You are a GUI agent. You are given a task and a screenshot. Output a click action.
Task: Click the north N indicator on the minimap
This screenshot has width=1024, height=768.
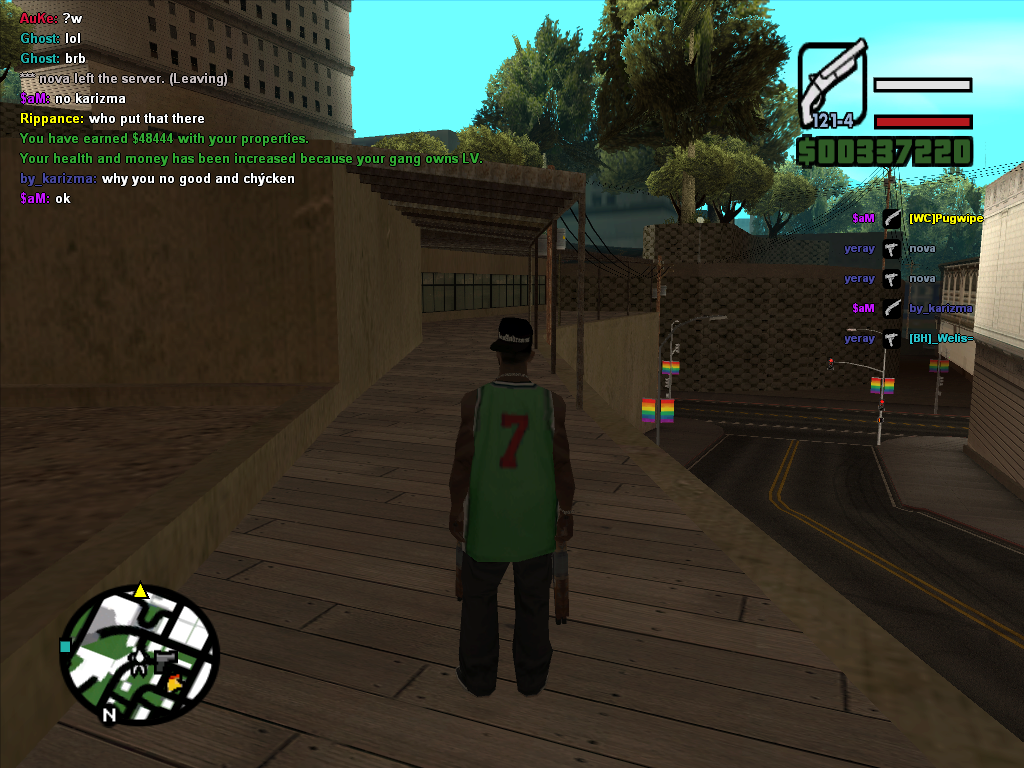(109, 715)
